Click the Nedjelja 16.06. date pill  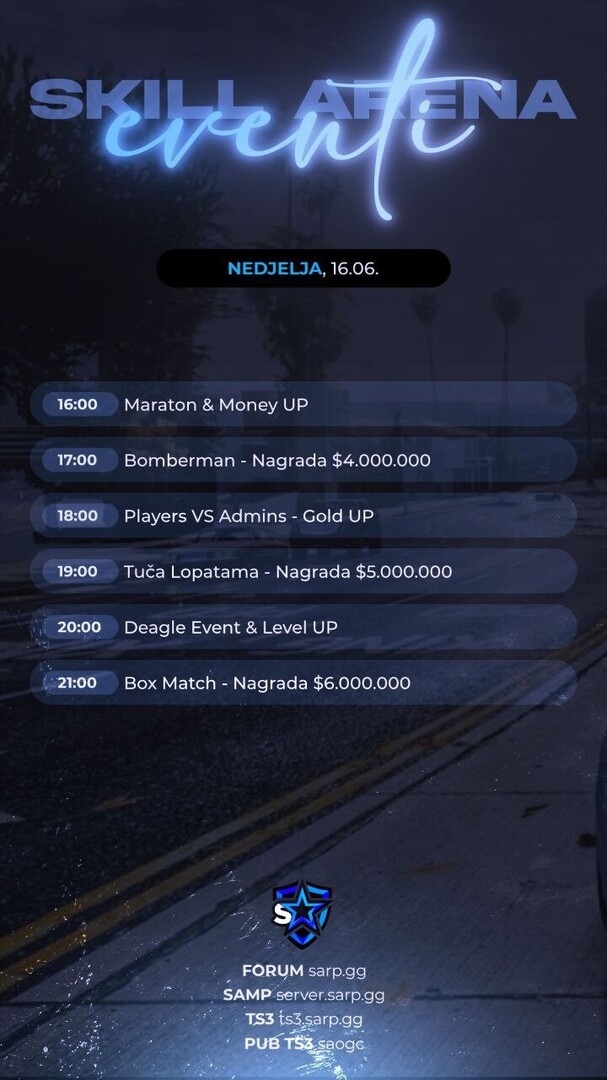(303, 269)
